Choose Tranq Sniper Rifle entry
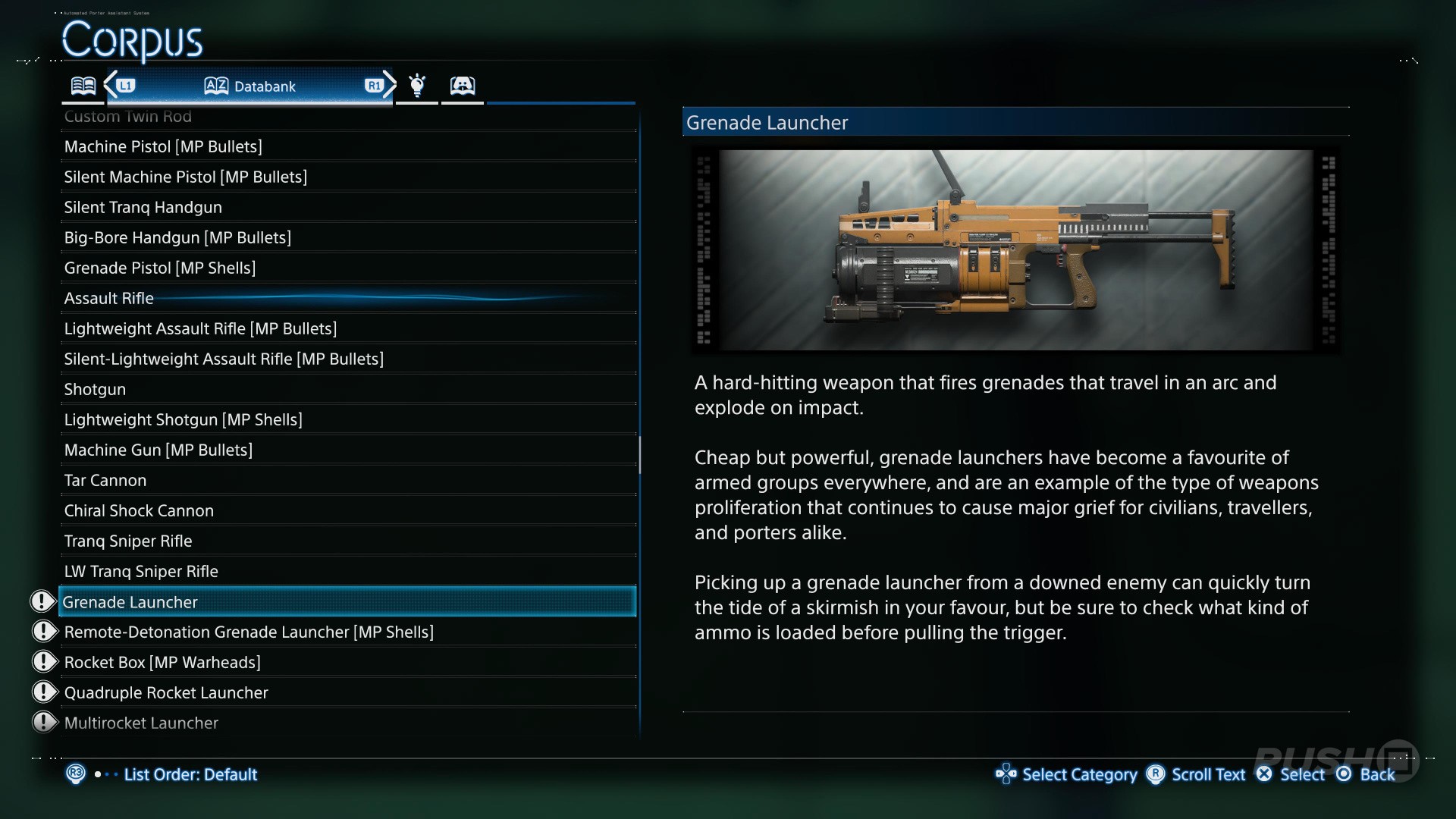This screenshot has width=1456, height=819. (128, 541)
